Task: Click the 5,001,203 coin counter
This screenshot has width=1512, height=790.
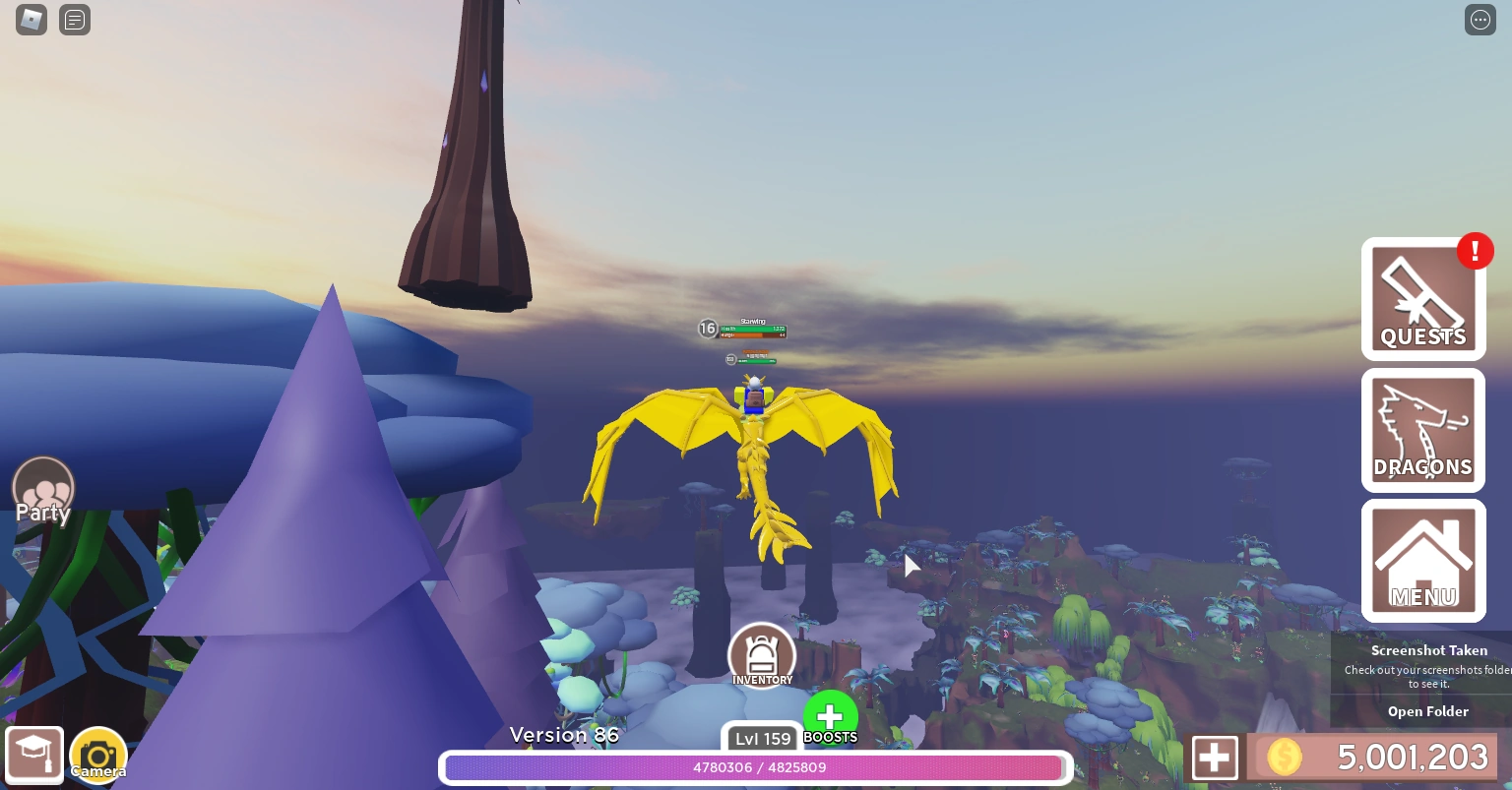Action: point(1378,757)
